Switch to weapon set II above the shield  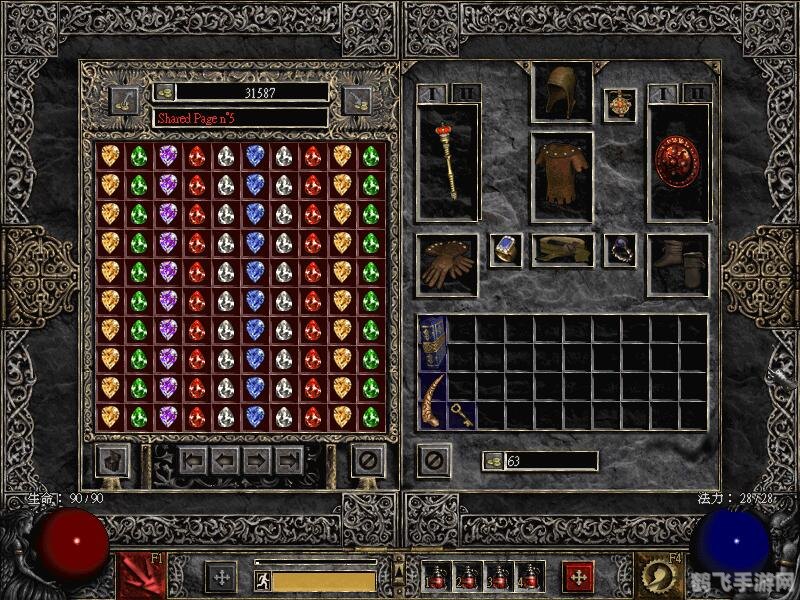[696, 93]
